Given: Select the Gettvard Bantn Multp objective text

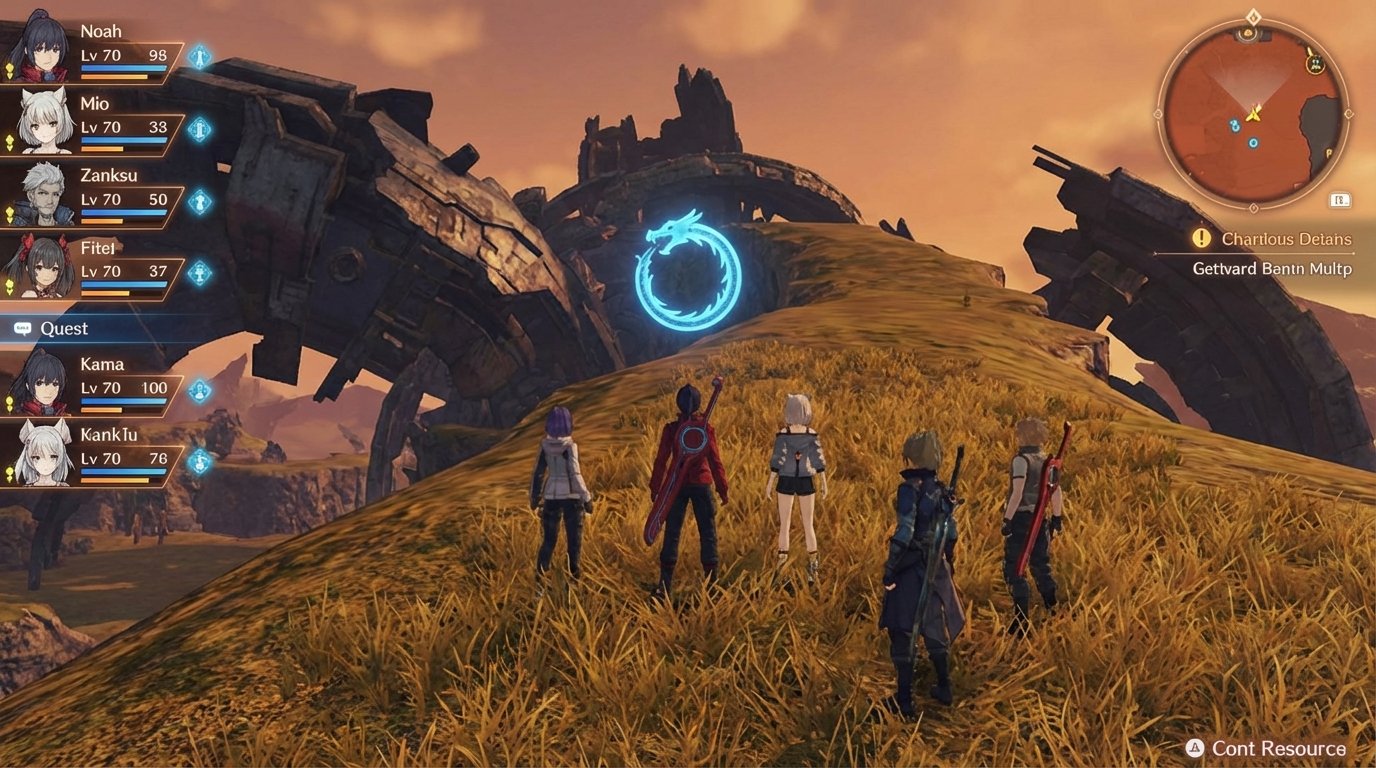Looking at the screenshot, I should (x=1271, y=268).
